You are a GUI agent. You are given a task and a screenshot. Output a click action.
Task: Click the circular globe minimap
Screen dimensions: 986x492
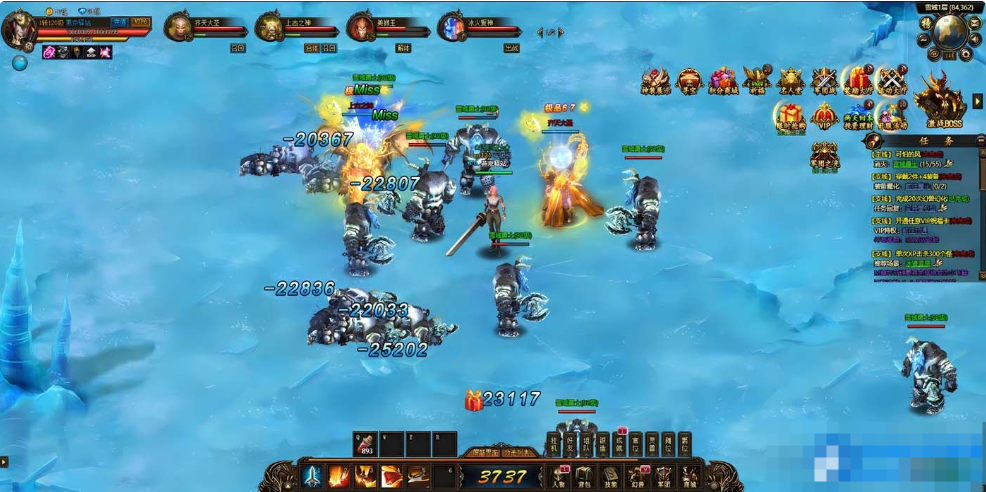point(951,32)
